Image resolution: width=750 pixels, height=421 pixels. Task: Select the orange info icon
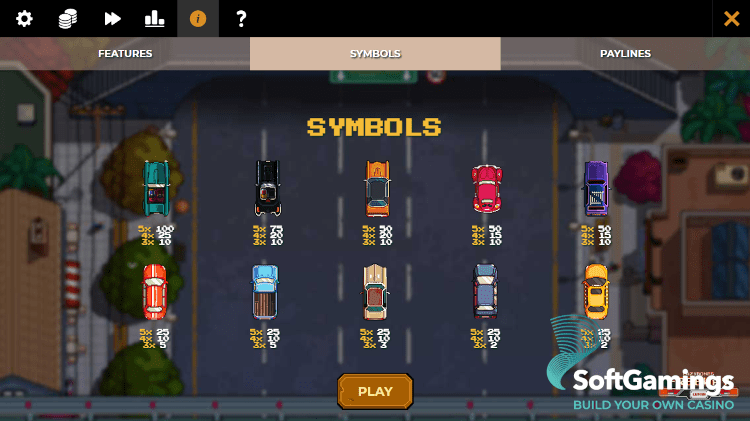pyautogui.click(x=197, y=19)
